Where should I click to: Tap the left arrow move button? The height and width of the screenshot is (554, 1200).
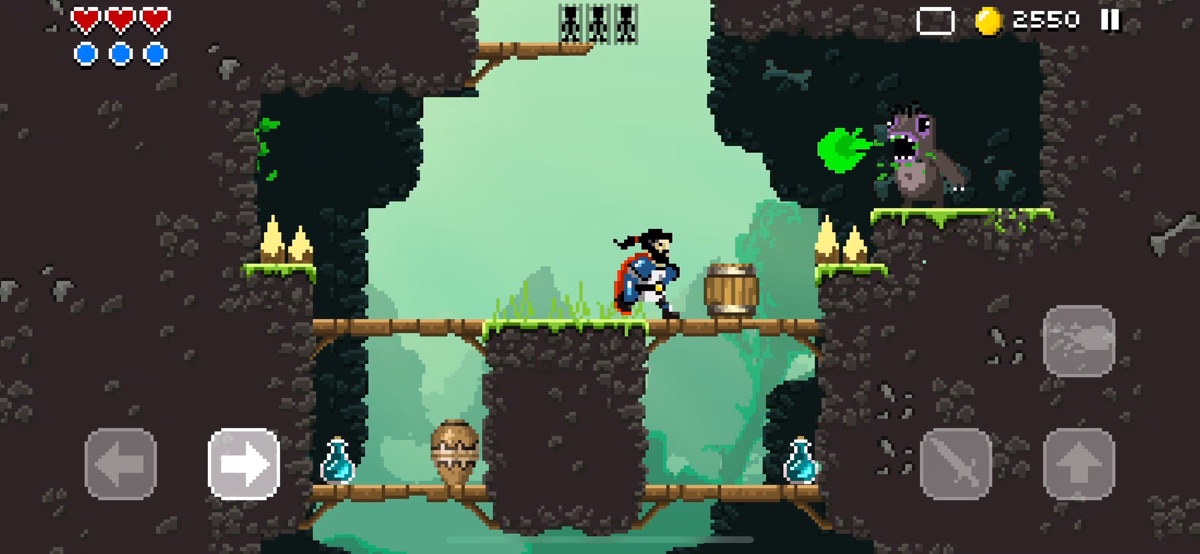(121, 464)
